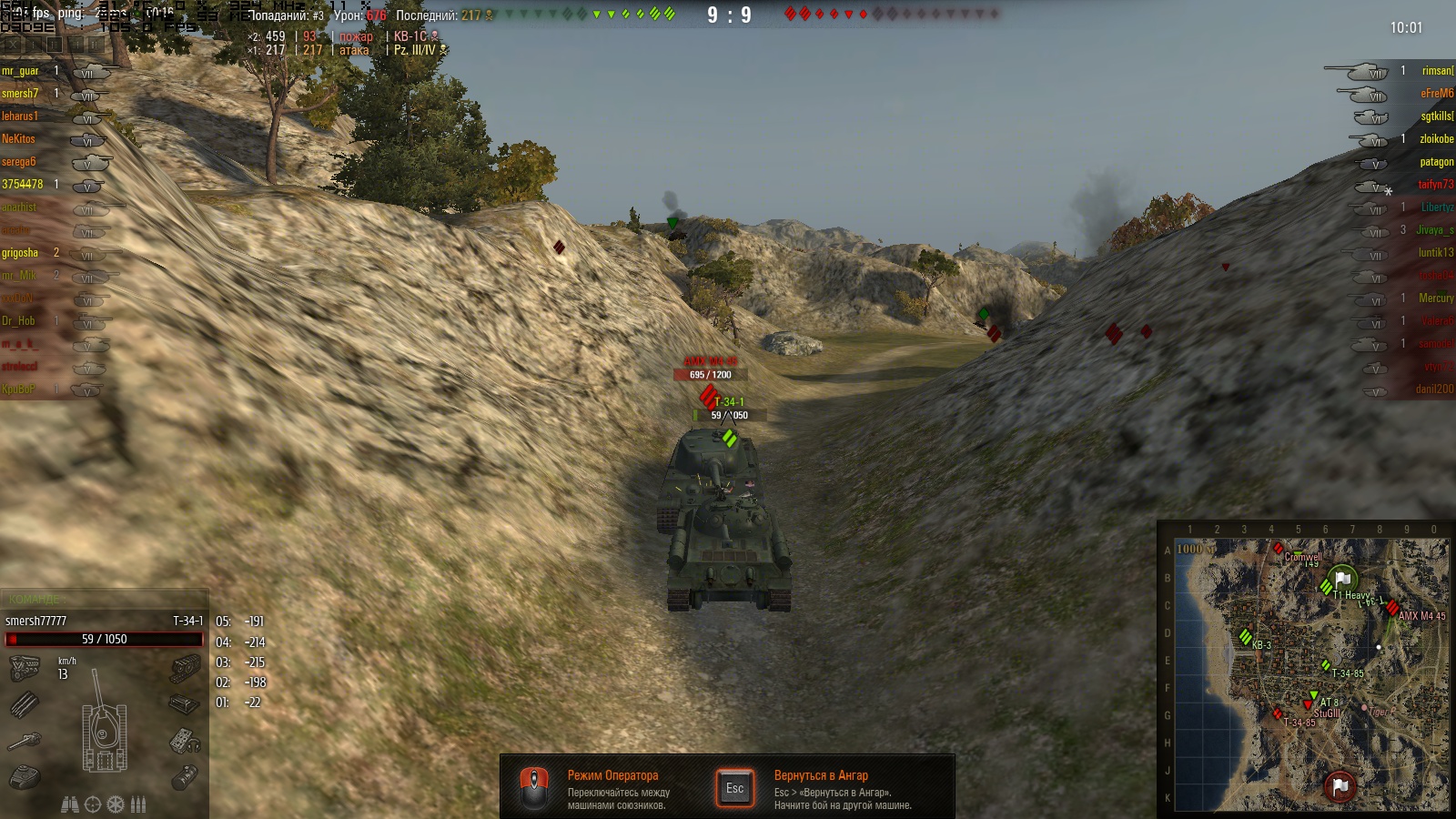The width and height of the screenshot is (1456, 819).
Task: Select the AMX M4 45 marker on minimap
Action: tap(1392, 608)
